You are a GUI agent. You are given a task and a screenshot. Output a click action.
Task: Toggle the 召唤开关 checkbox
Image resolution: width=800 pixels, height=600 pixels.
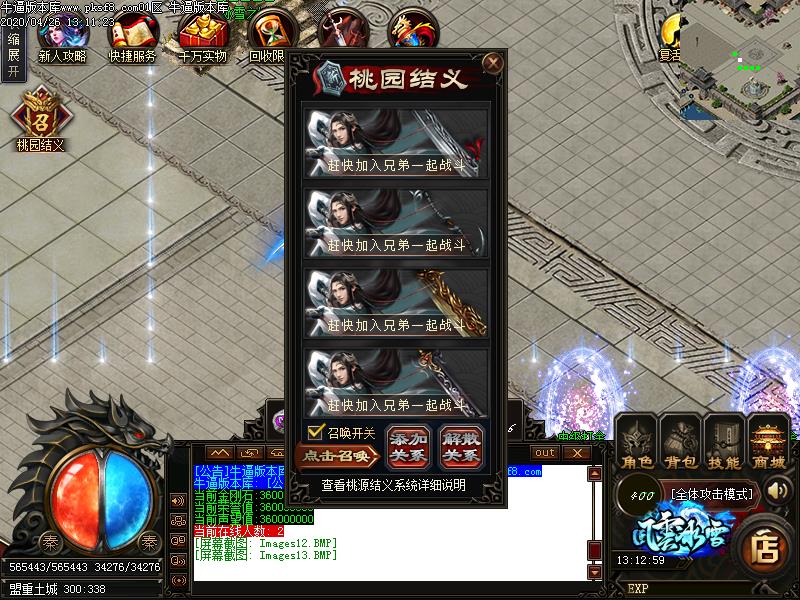click(x=313, y=432)
